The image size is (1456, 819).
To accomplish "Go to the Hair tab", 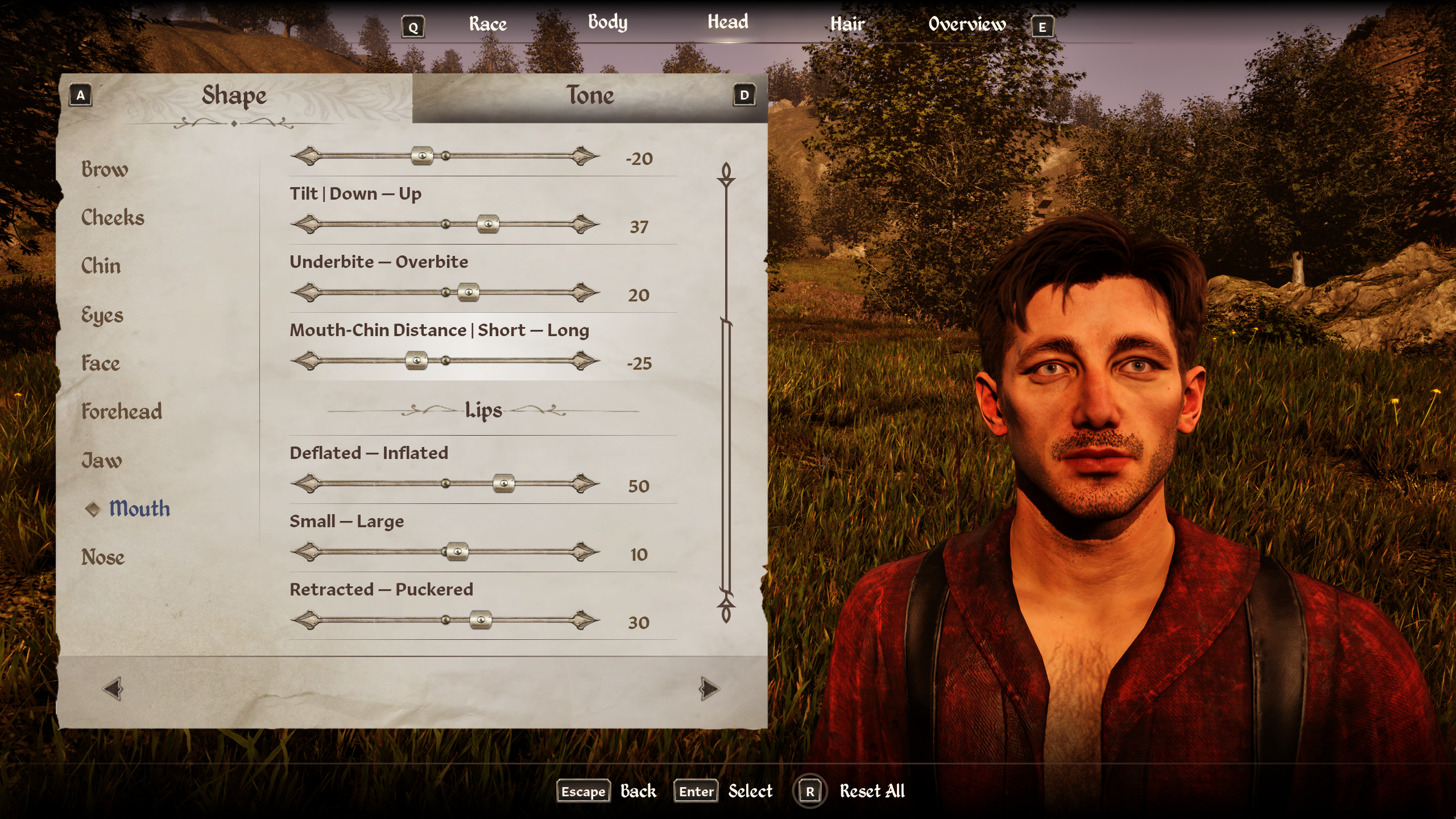I will (847, 24).
